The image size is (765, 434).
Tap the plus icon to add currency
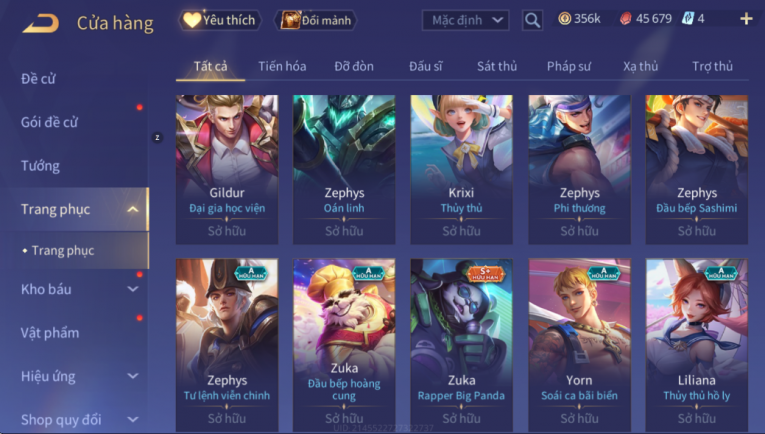pyautogui.click(x=746, y=19)
